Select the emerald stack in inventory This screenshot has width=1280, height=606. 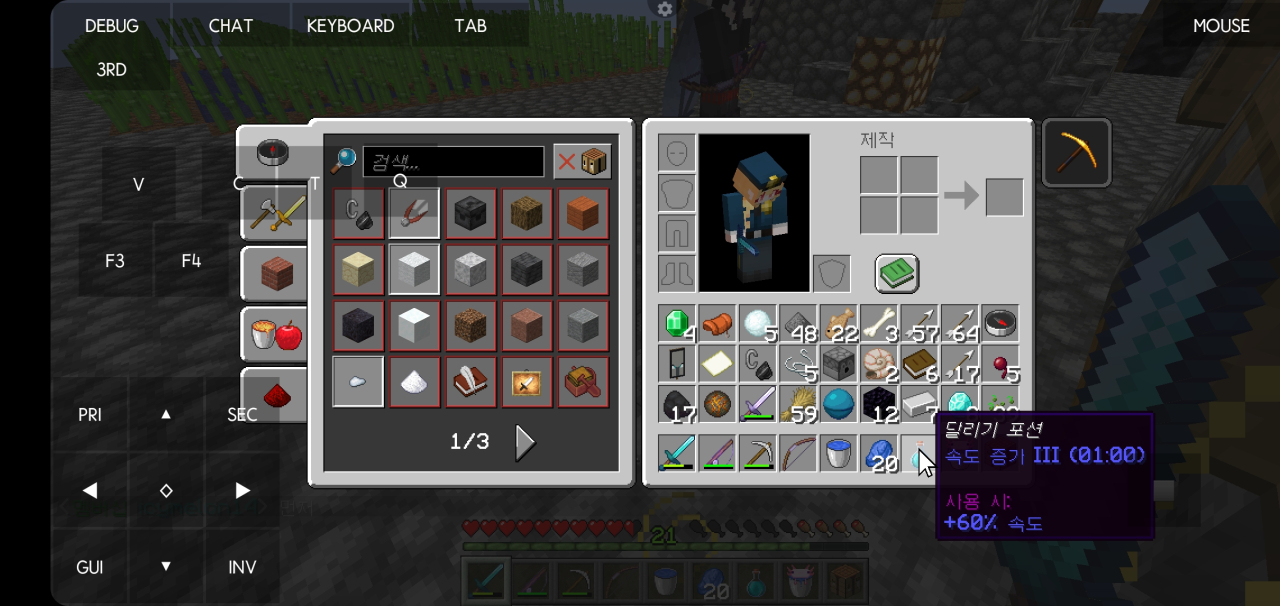[x=677, y=324]
